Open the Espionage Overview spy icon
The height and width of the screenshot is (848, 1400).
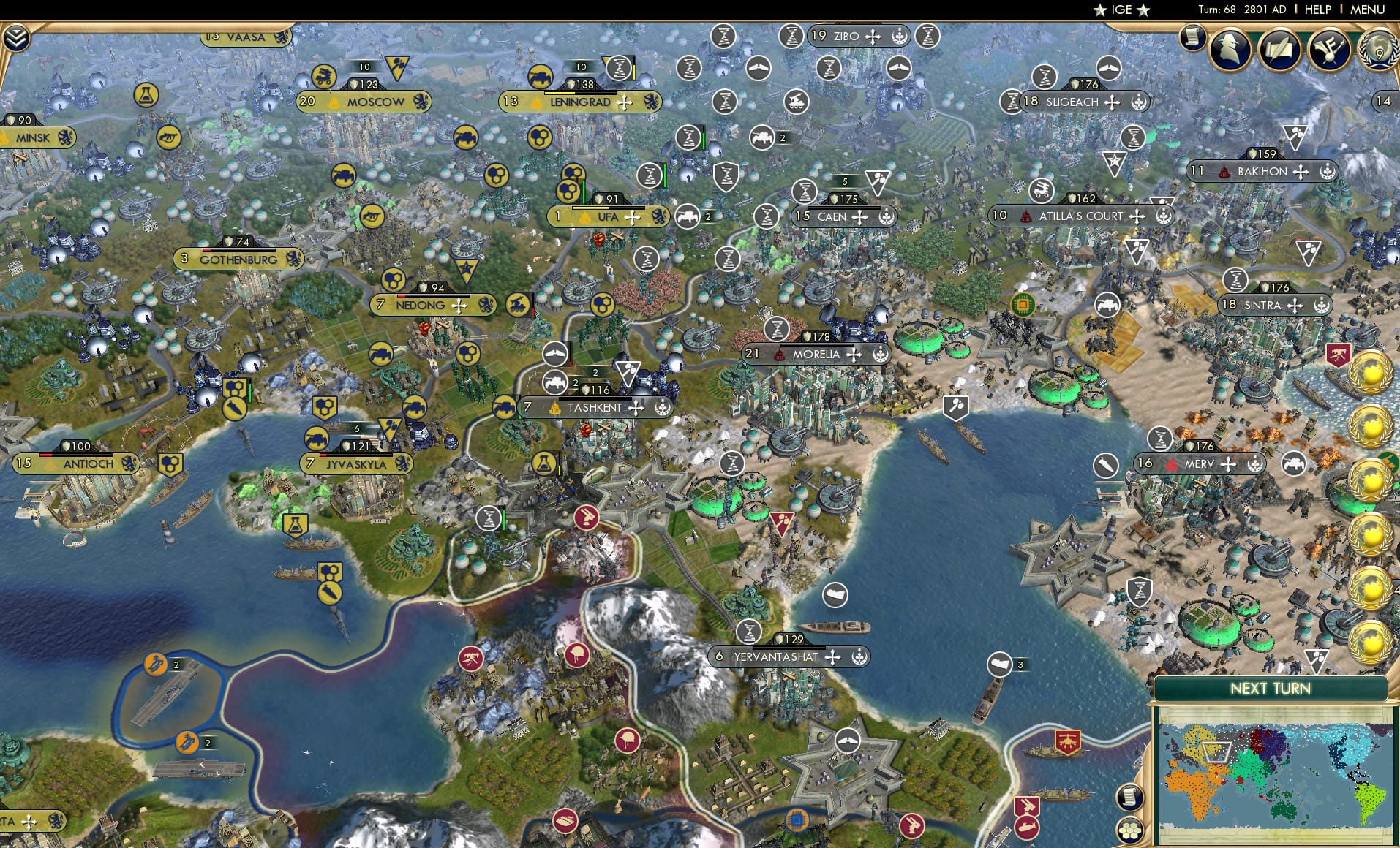[x=1230, y=50]
